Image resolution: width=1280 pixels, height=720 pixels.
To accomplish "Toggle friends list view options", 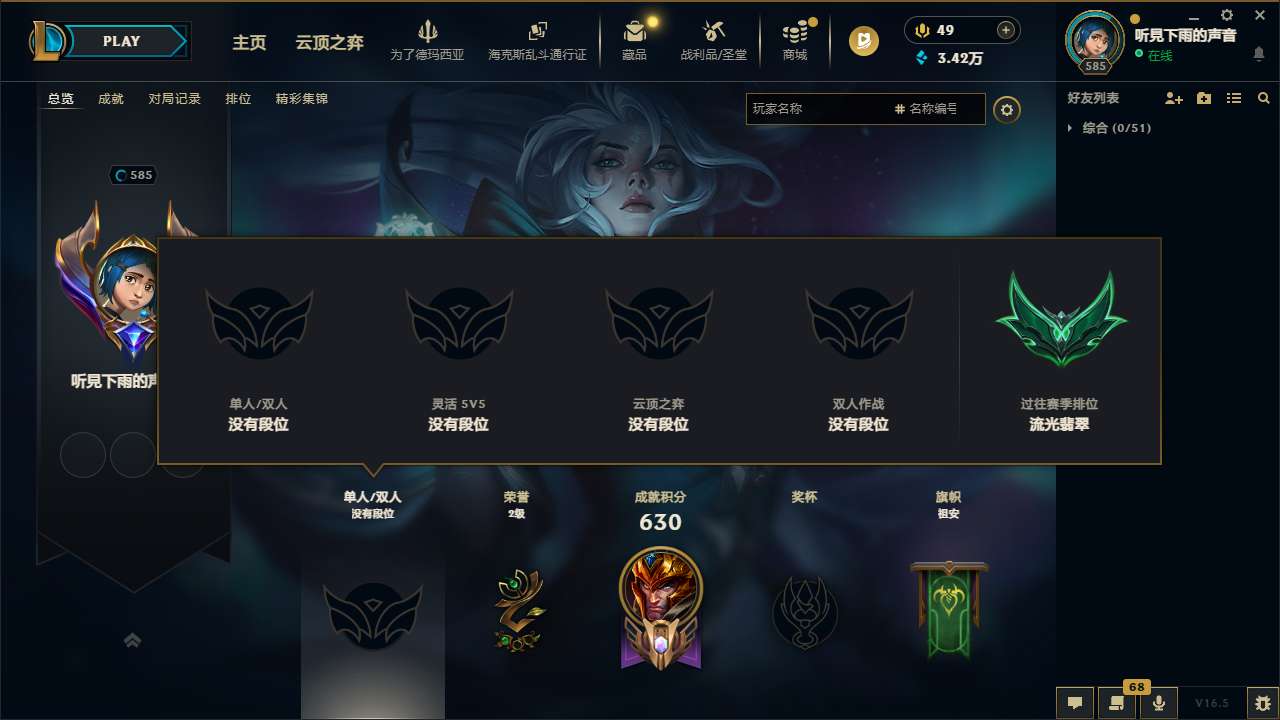I will pos(1233,98).
